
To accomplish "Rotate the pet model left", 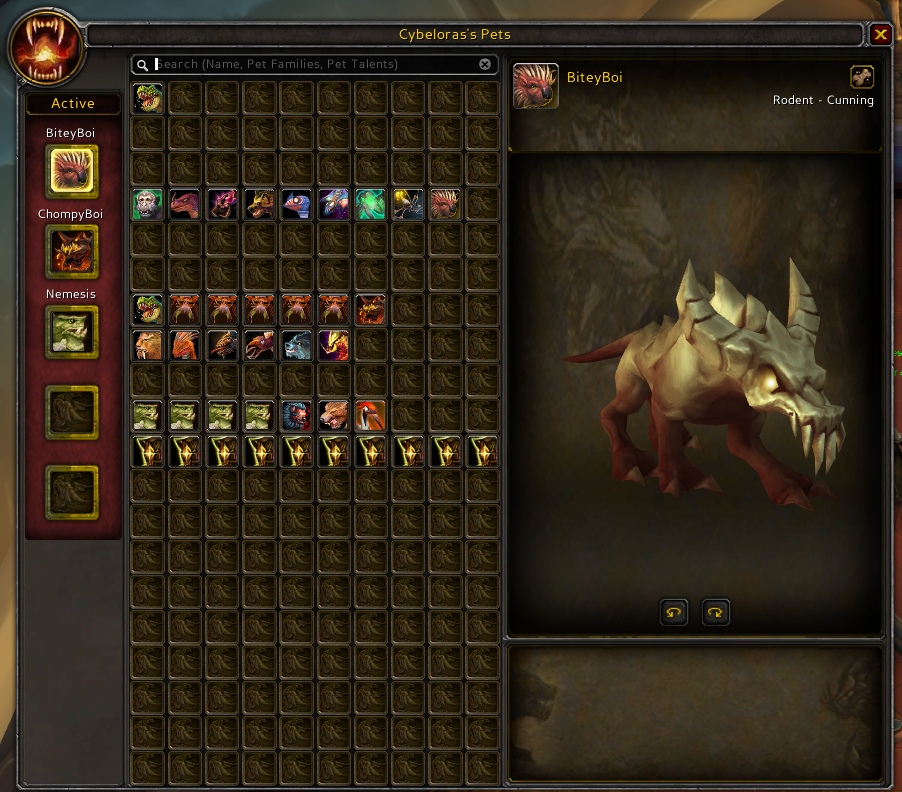I will point(674,612).
